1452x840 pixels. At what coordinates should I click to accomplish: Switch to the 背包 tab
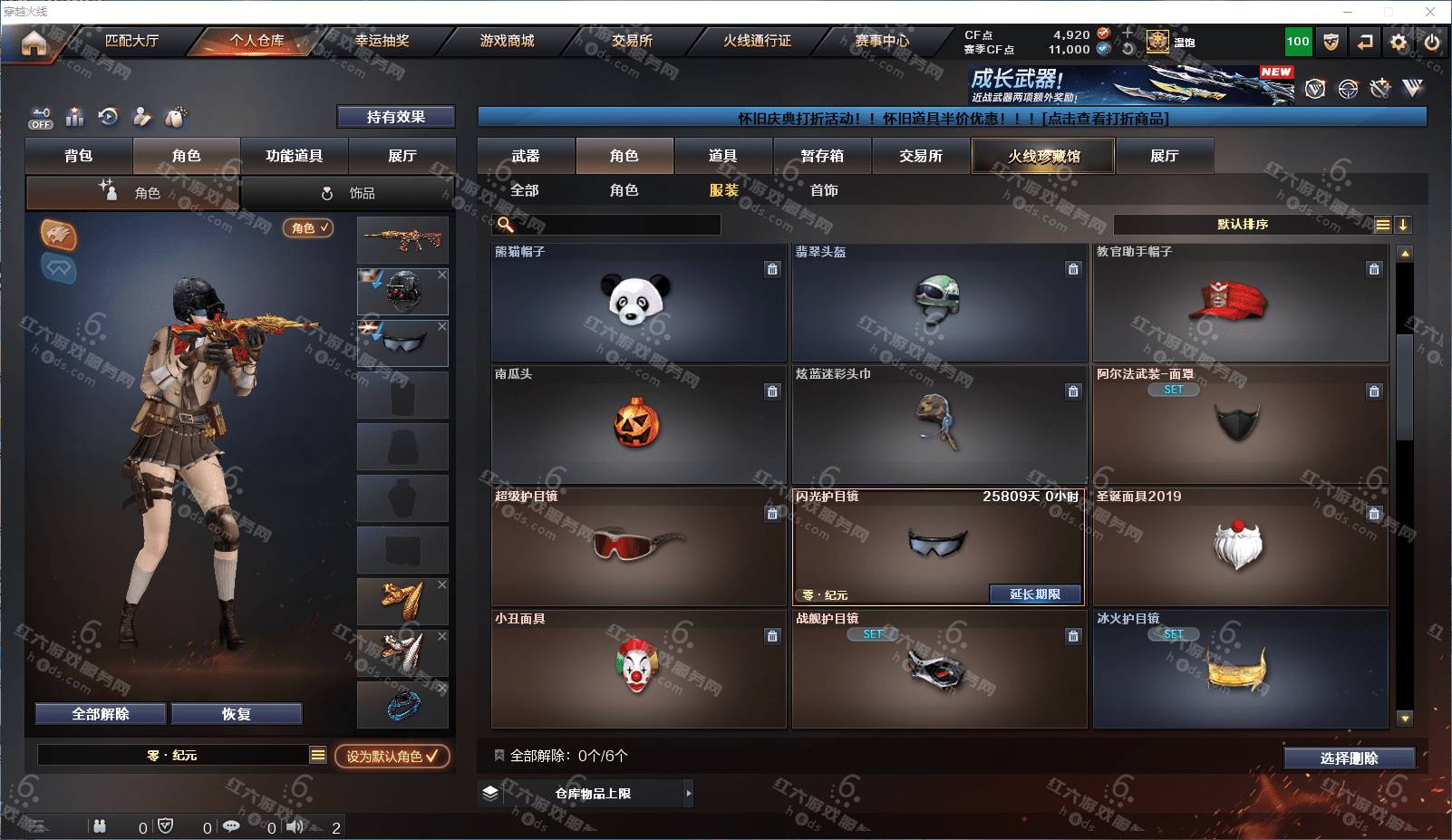coord(79,156)
